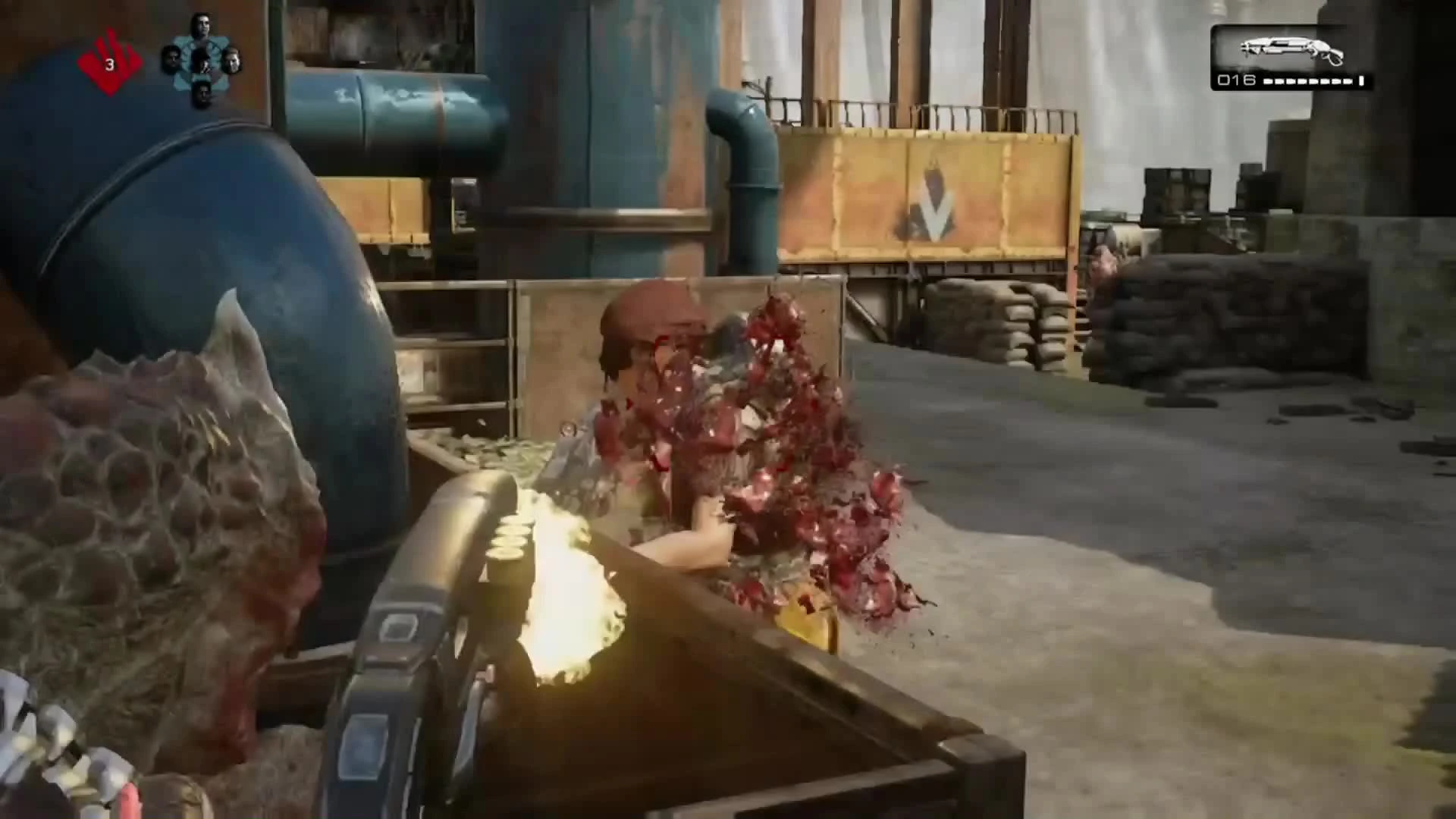Image resolution: width=1456 pixels, height=819 pixels.
Task: Collapse the ammo readout display
Action: (1289, 79)
